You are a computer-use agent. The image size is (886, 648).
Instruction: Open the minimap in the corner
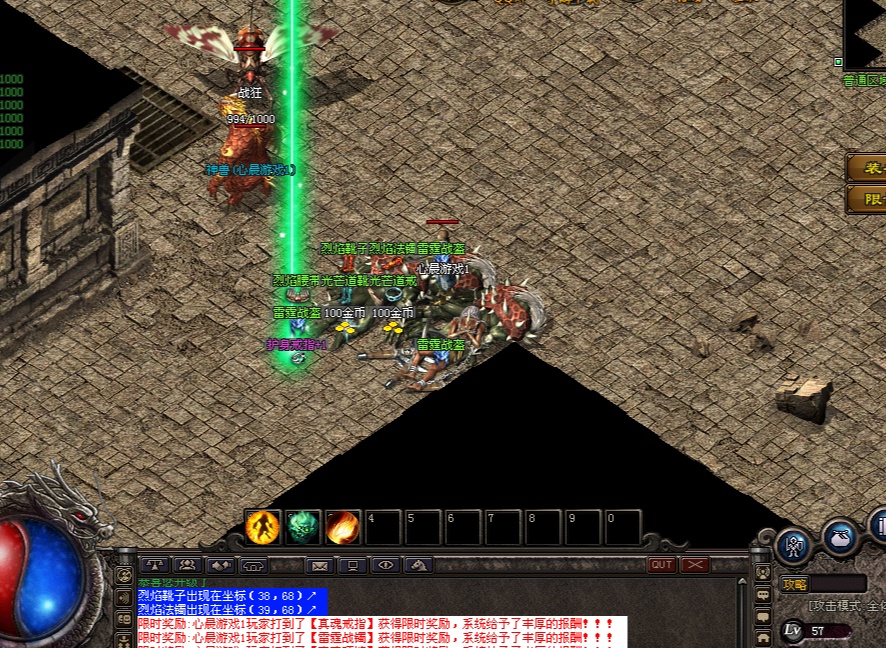(866, 33)
